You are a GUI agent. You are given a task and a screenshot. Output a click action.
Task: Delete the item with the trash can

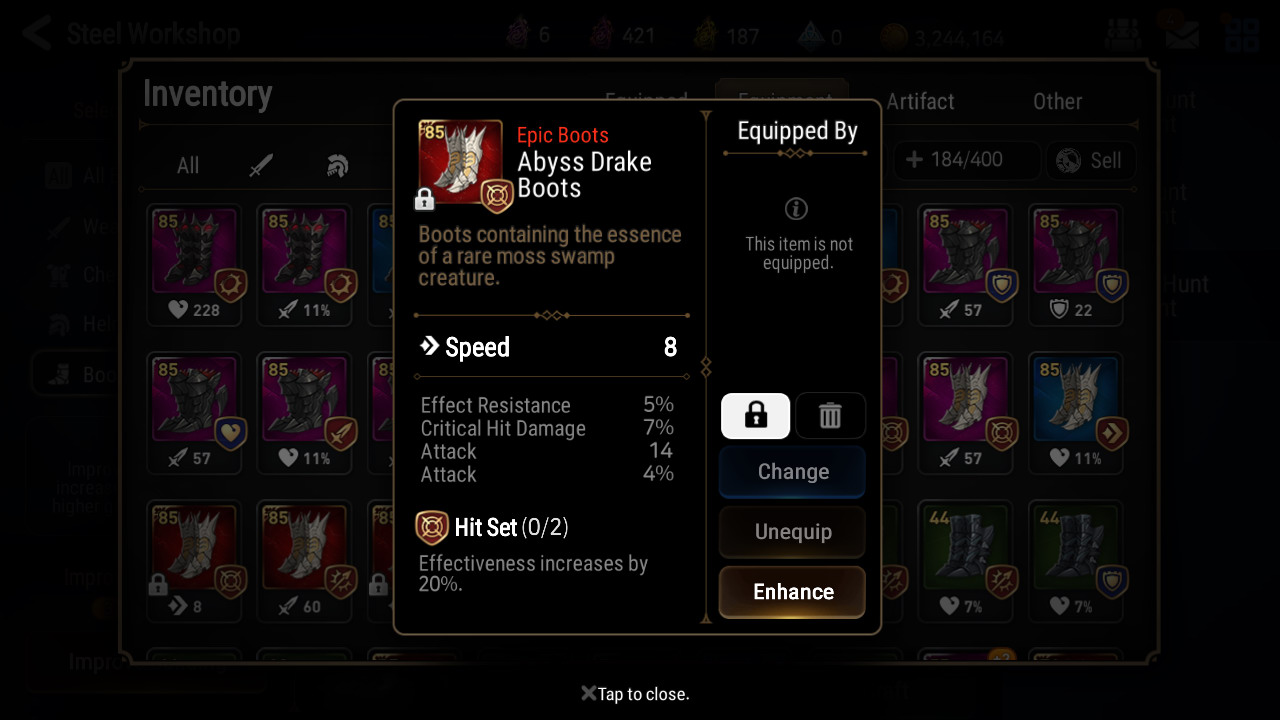(x=830, y=415)
